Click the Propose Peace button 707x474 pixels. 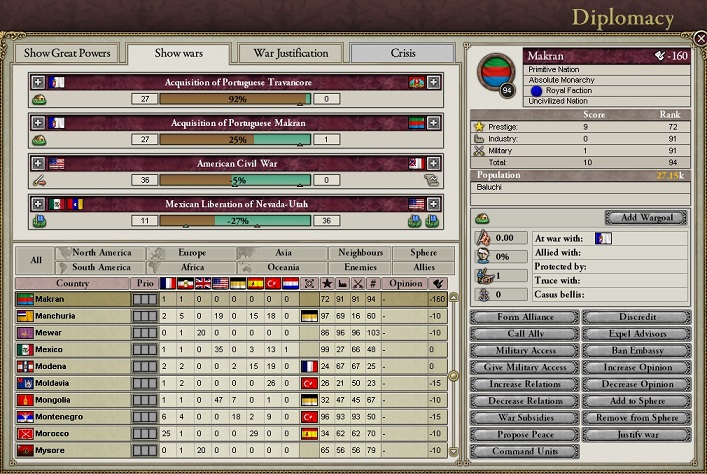(523, 435)
